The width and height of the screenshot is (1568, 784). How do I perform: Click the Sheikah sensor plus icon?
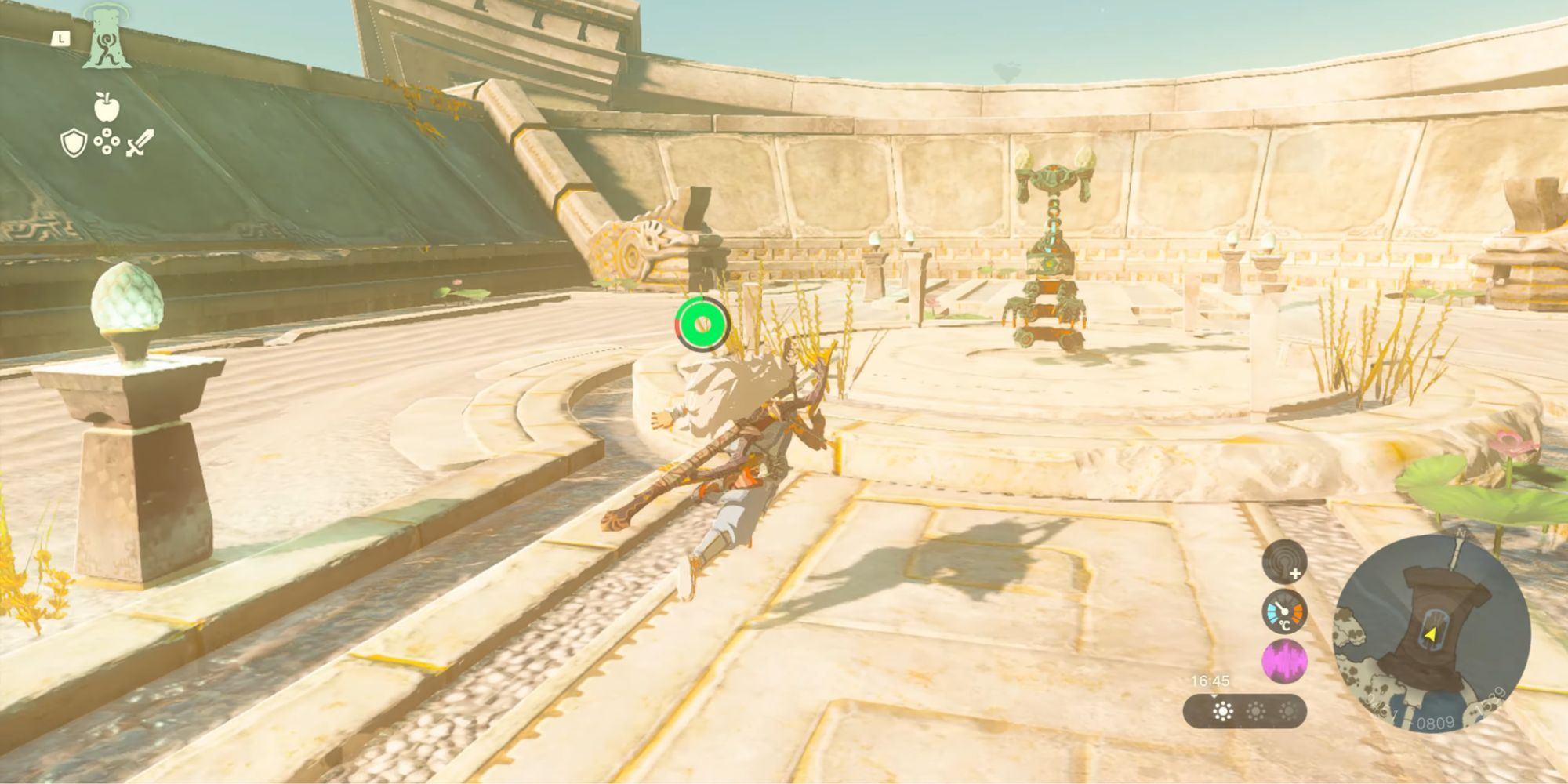(1284, 561)
